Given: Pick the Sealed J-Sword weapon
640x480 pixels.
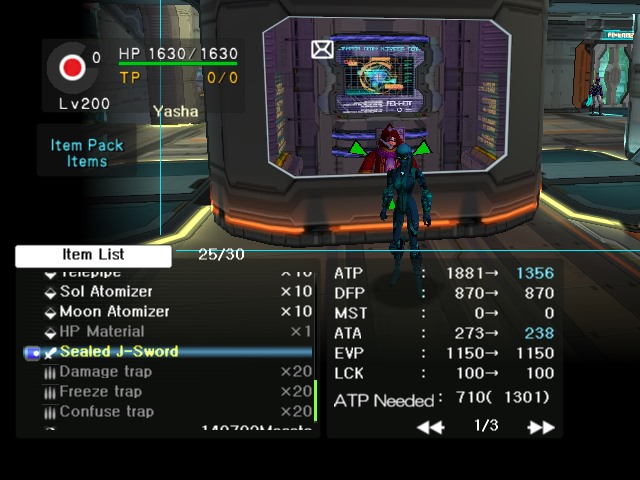Looking at the screenshot, I should [x=118, y=352].
